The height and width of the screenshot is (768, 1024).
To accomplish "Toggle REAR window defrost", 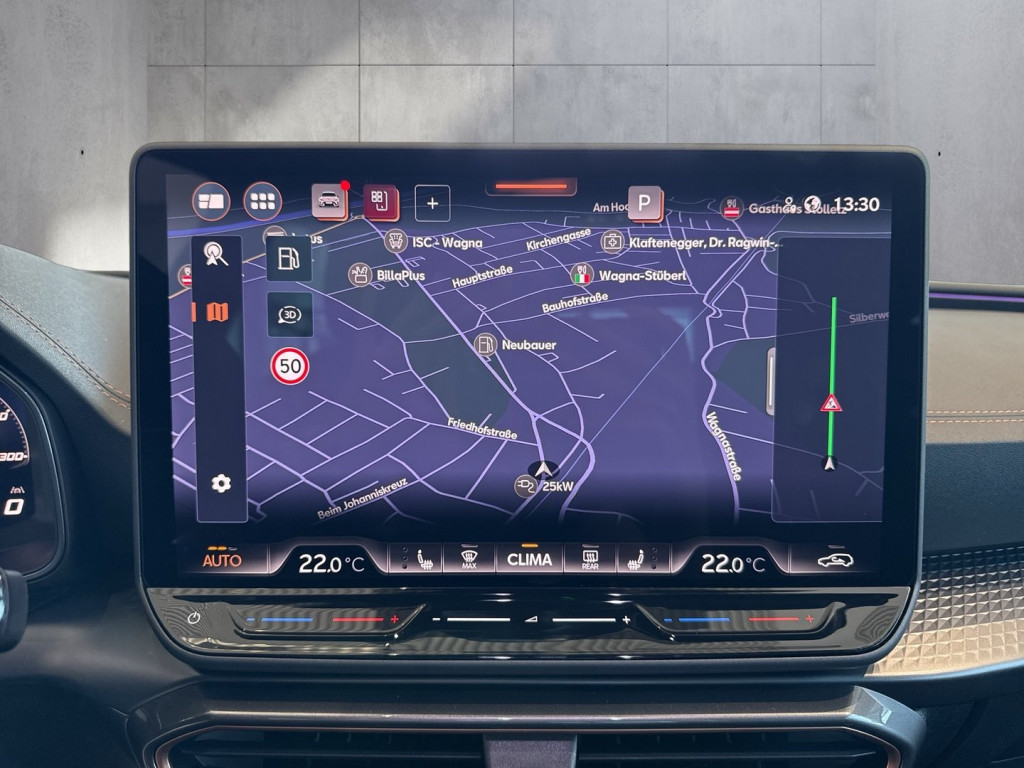I will 589,559.
